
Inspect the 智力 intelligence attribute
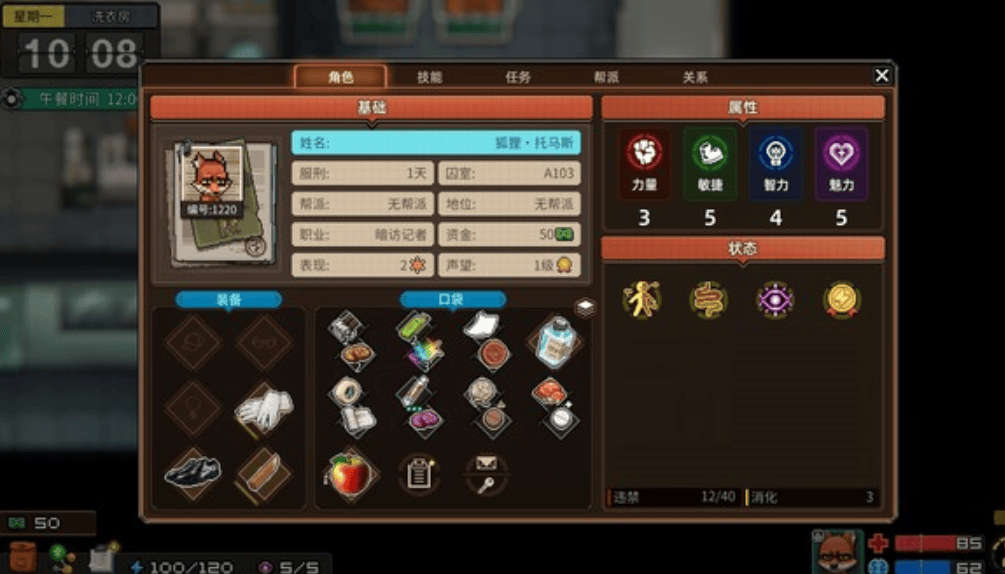click(776, 161)
